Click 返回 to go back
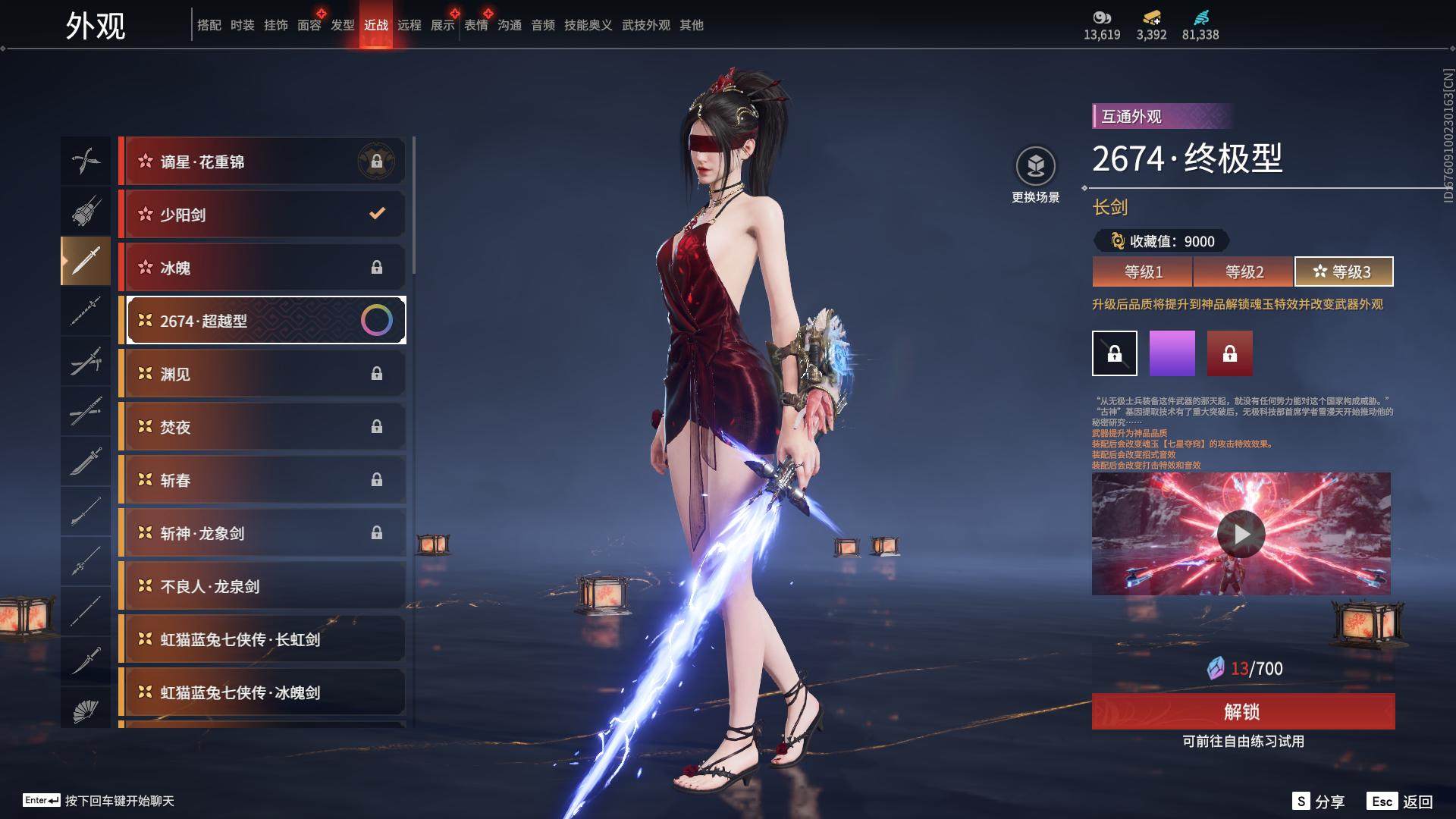This screenshot has width=1456, height=819. 1401,801
